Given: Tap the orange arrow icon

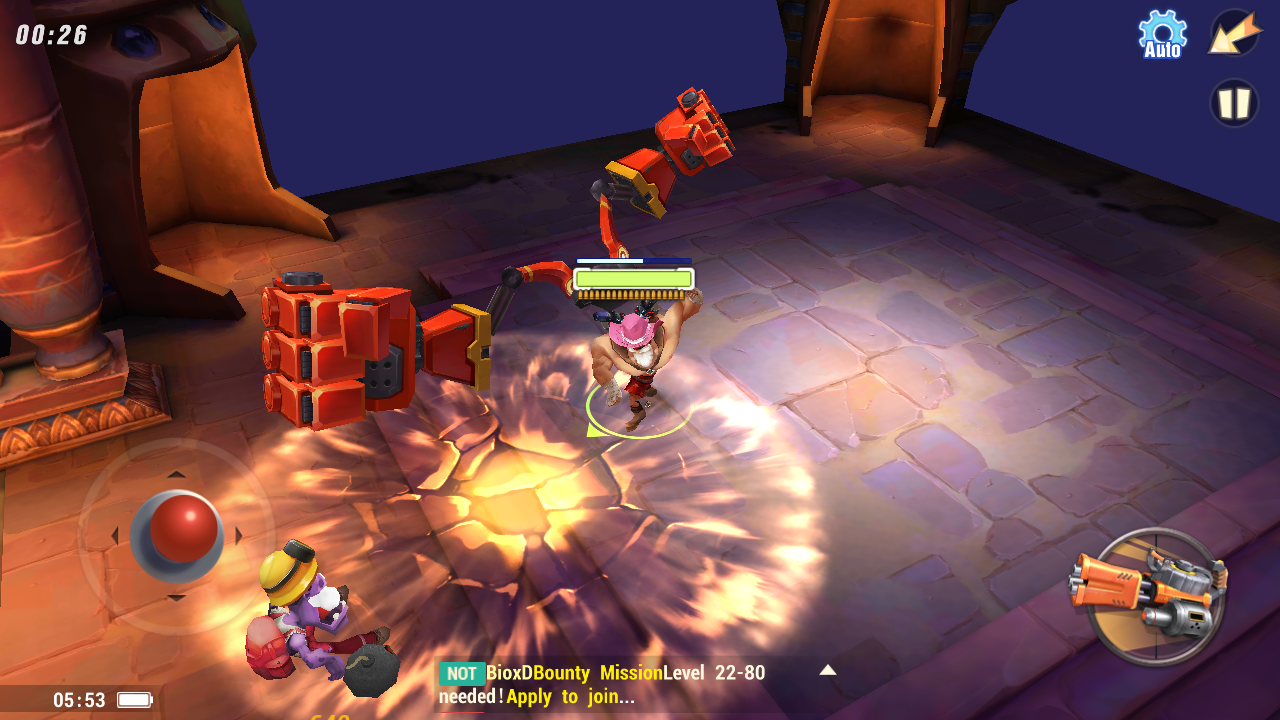Looking at the screenshot, I should point(1234,34).
